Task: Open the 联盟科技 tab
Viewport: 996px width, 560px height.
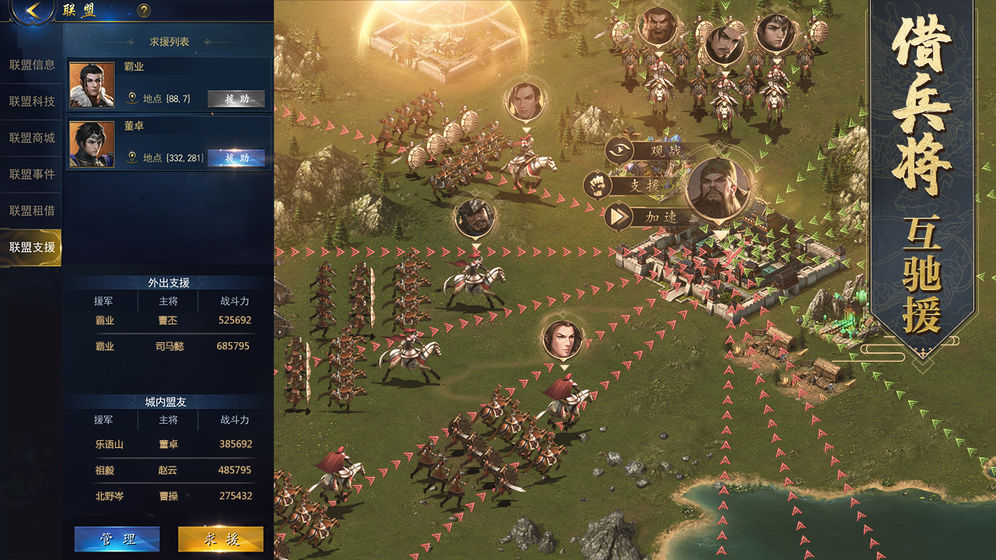Action: pos(31,101)
